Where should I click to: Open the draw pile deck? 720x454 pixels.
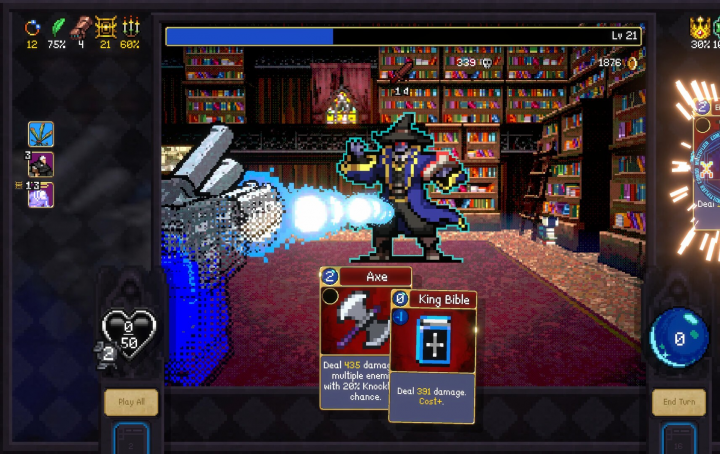[x=131, y=438]
